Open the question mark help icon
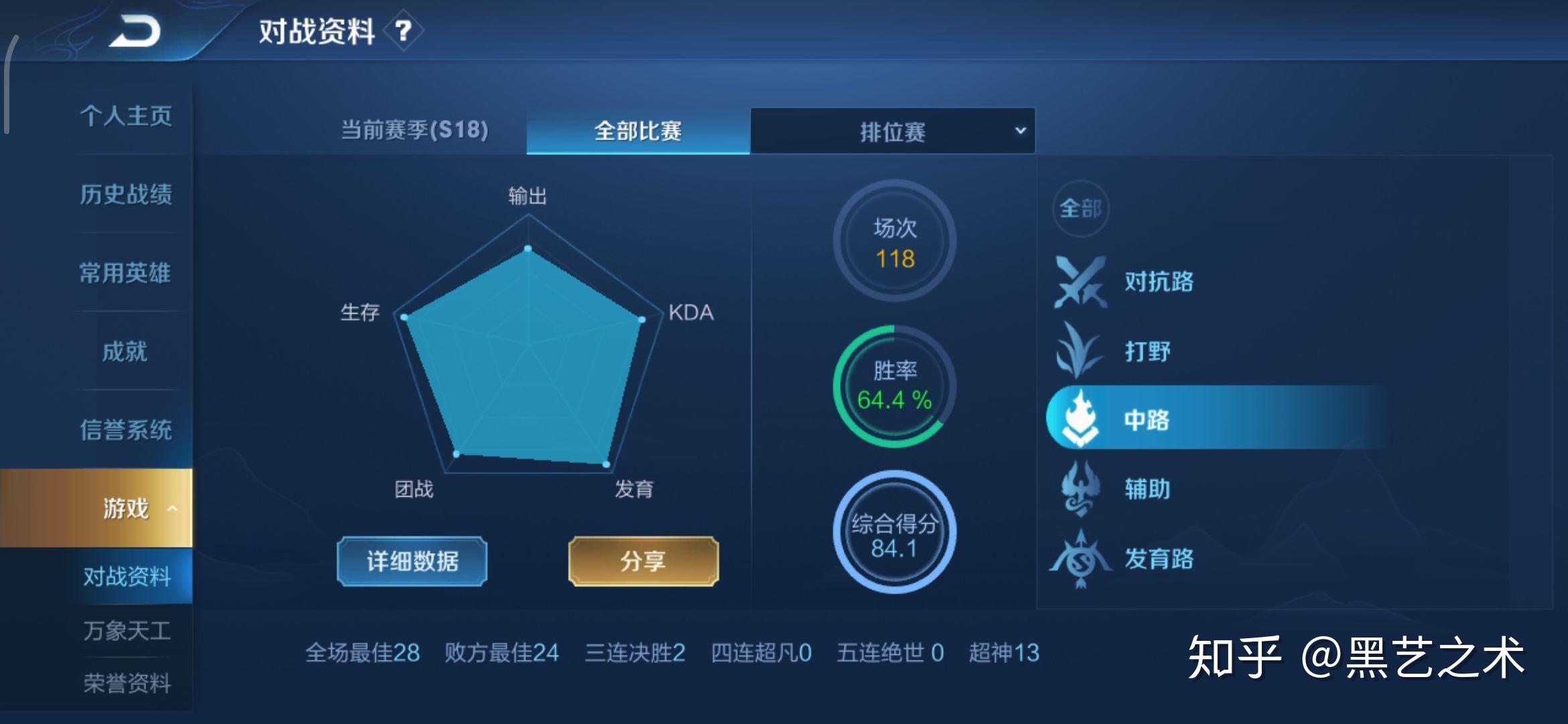Viewport: 1568px width, 724px height. (x=403, y=31)
